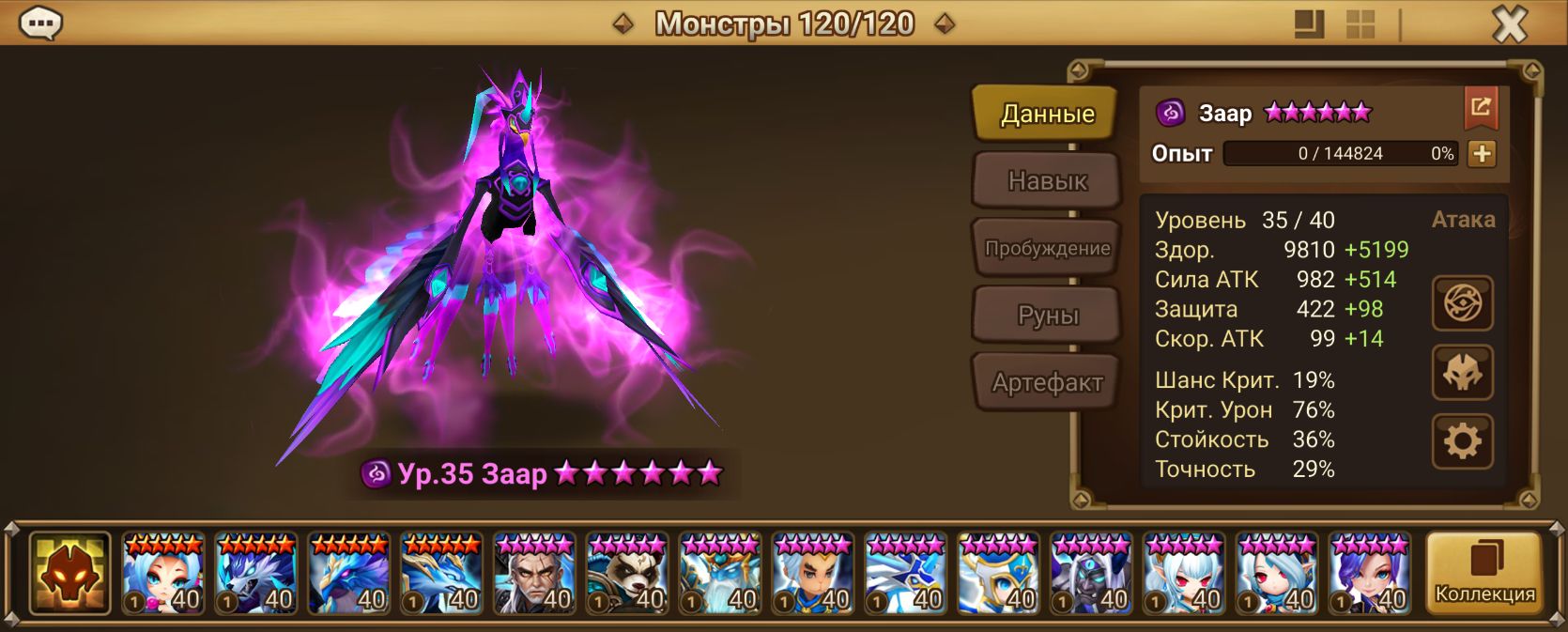This screenshot has width=1568, height=632.
Task: Switch to the Пробуждение tab
Action: coord(1046,248)
